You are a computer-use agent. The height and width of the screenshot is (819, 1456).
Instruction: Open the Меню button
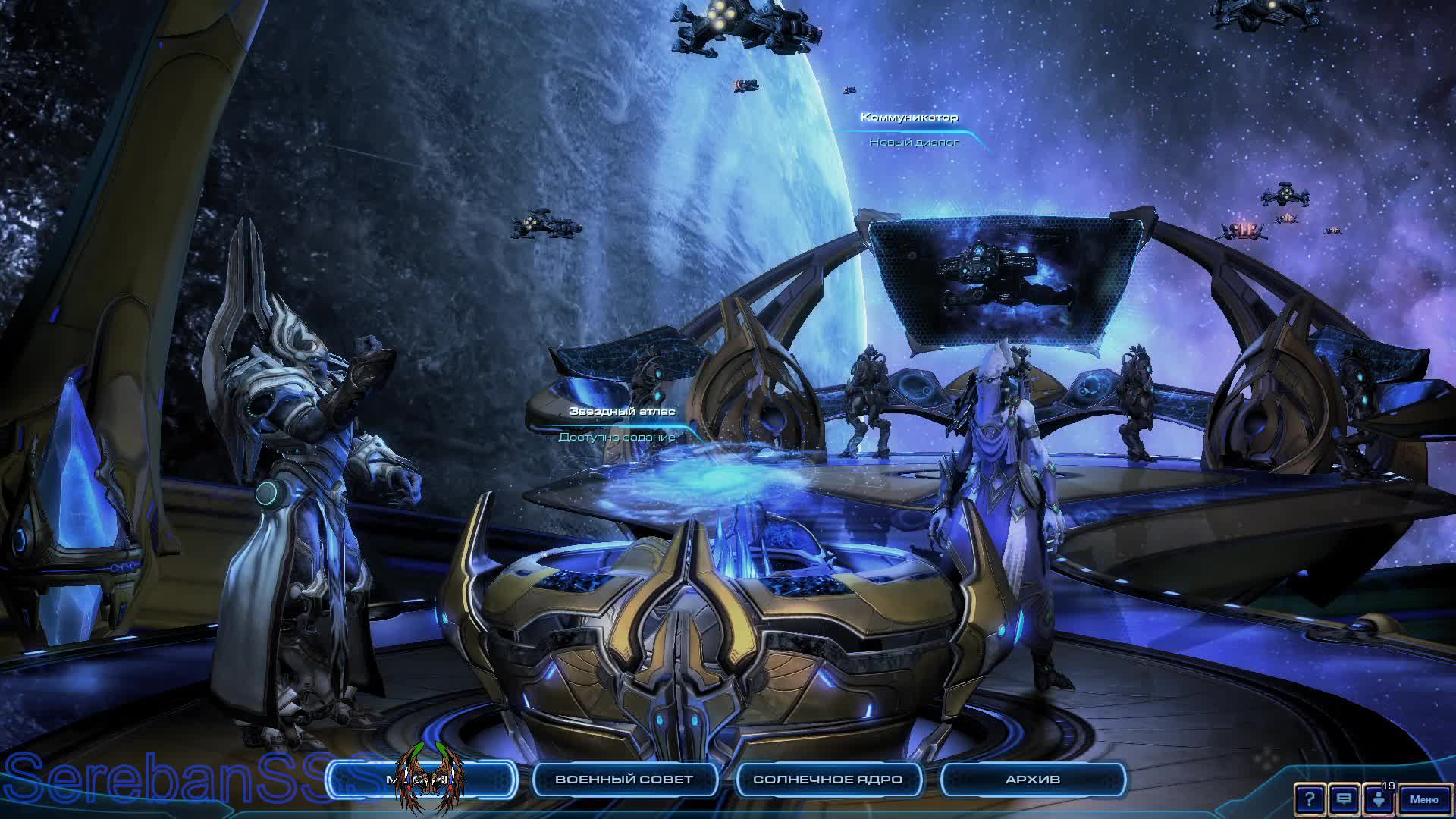point(1423,799)
